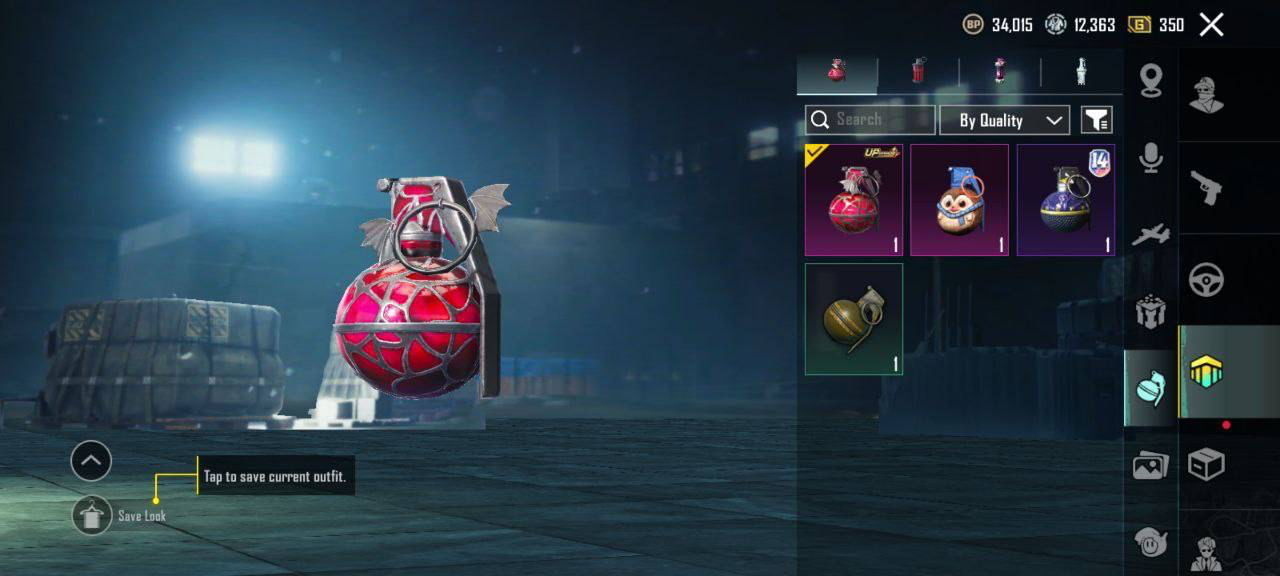The height and width of the screenshot is (576, 1280).
Task: Switch to the red smoke canister tab
Action: (918, 72)
